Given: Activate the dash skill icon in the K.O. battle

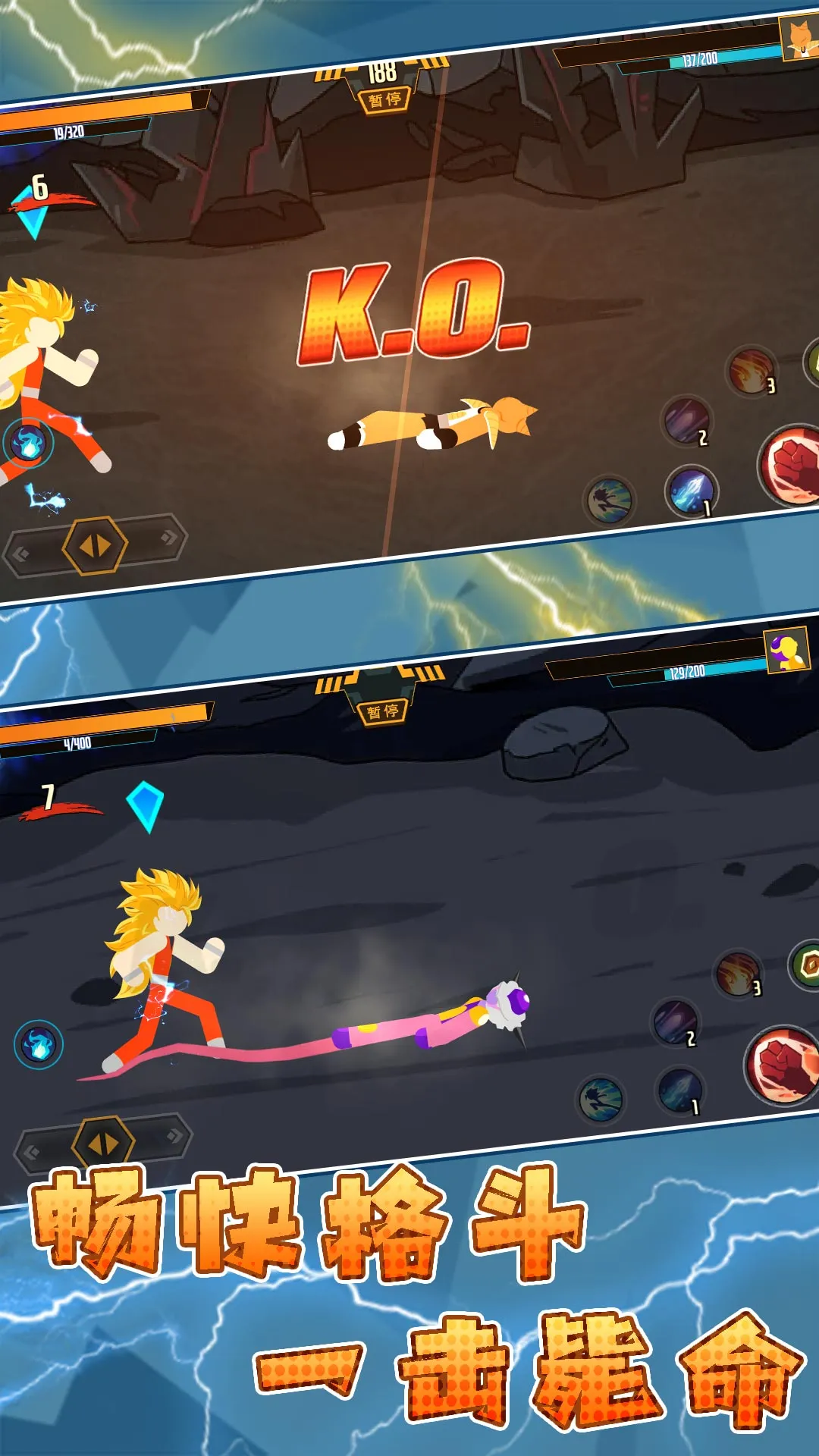Looking at the screenshot, I should click(x=610, y=500).
